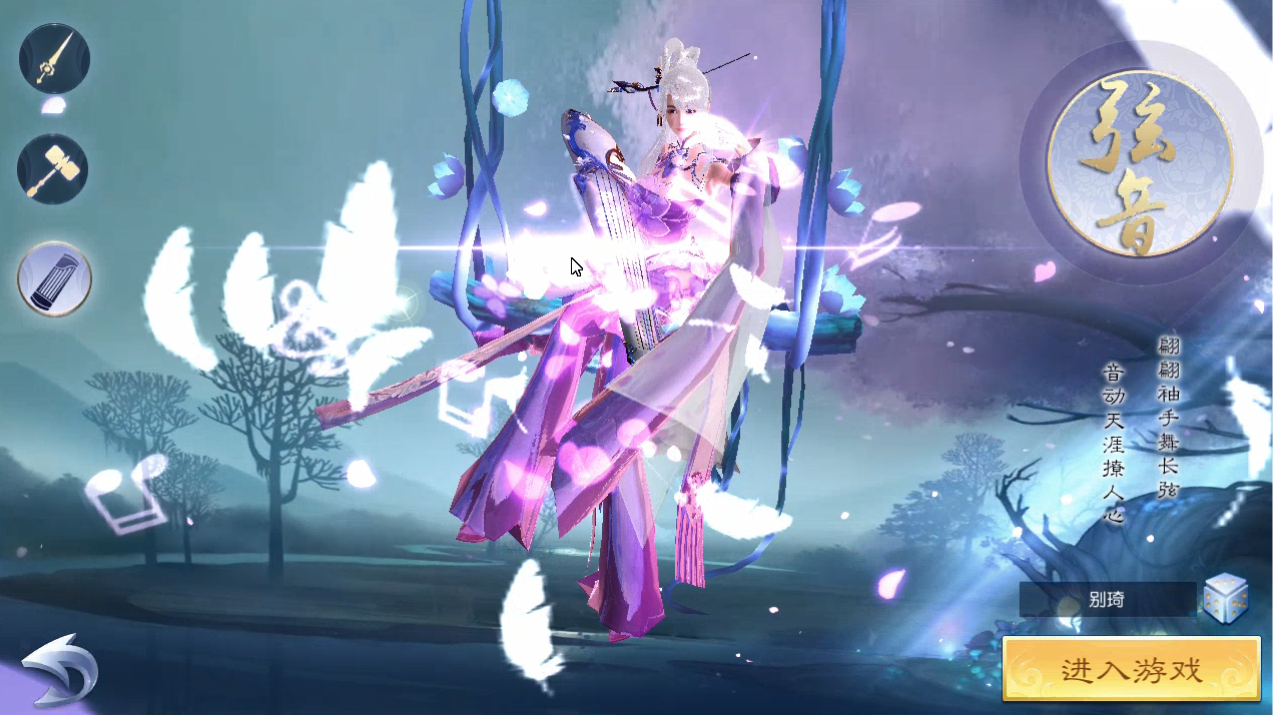Go back with the silver arrow button
This screenshot has width=1273, height=715.
59,668
